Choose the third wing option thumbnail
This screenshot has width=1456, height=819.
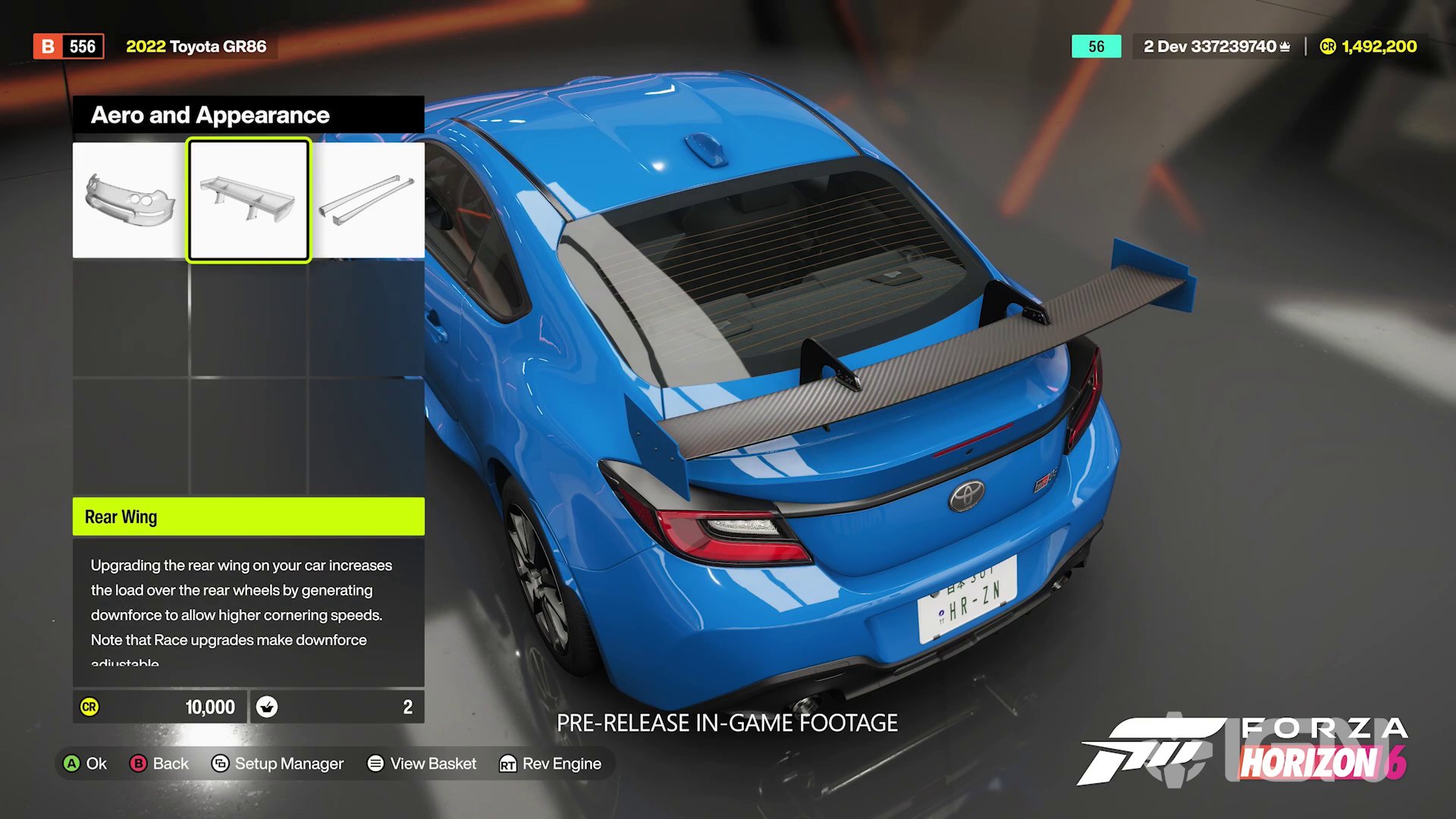pyautogui.click(x=369, y=199)
